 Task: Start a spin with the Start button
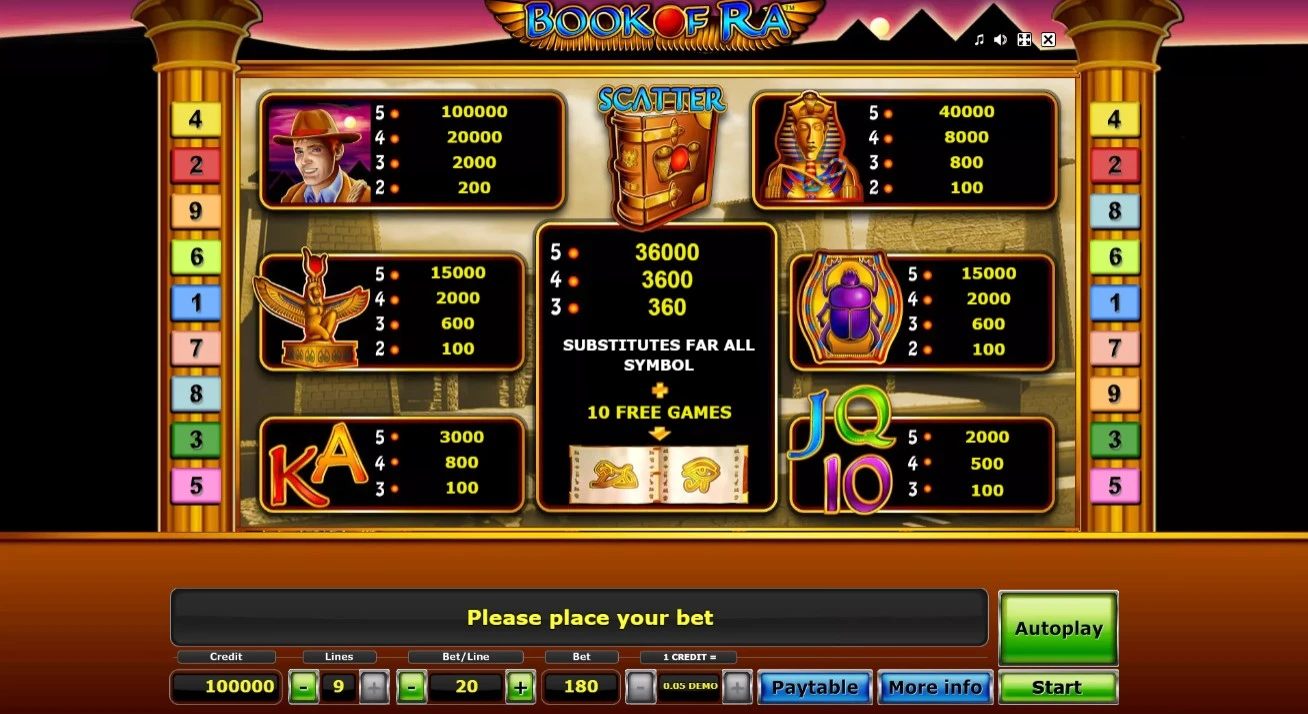pyautogui.click(x=1057, y=687)
